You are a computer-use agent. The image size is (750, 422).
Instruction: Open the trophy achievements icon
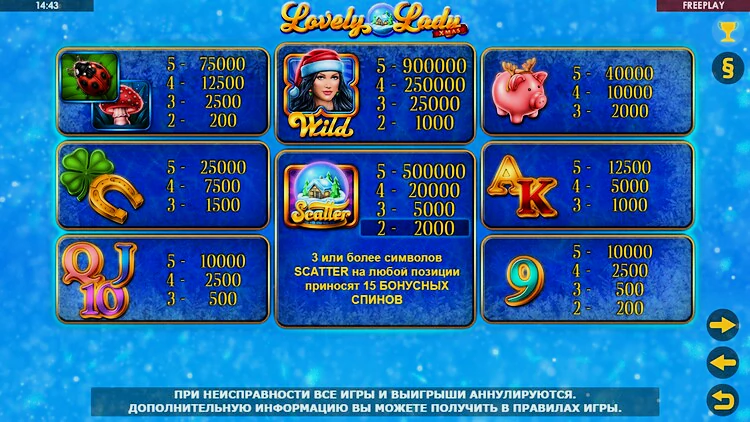[x=725, y=32]
